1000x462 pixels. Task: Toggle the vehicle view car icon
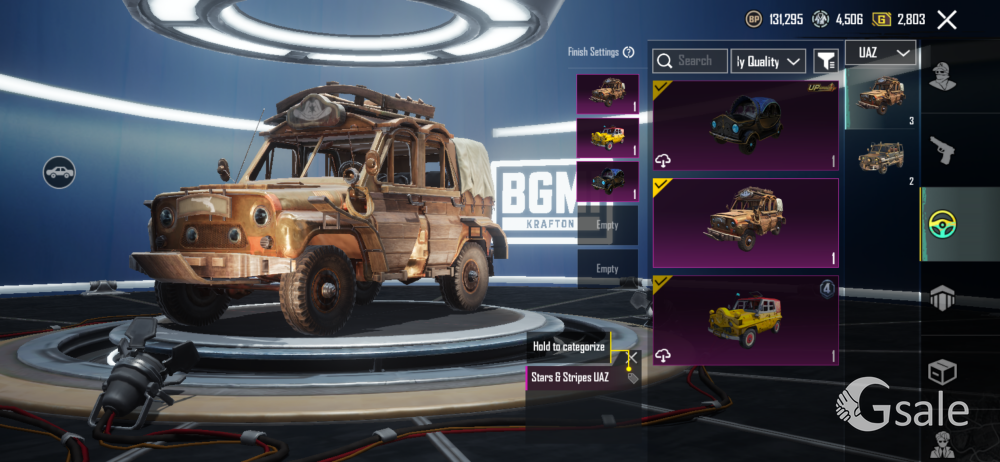coord(59,172)
